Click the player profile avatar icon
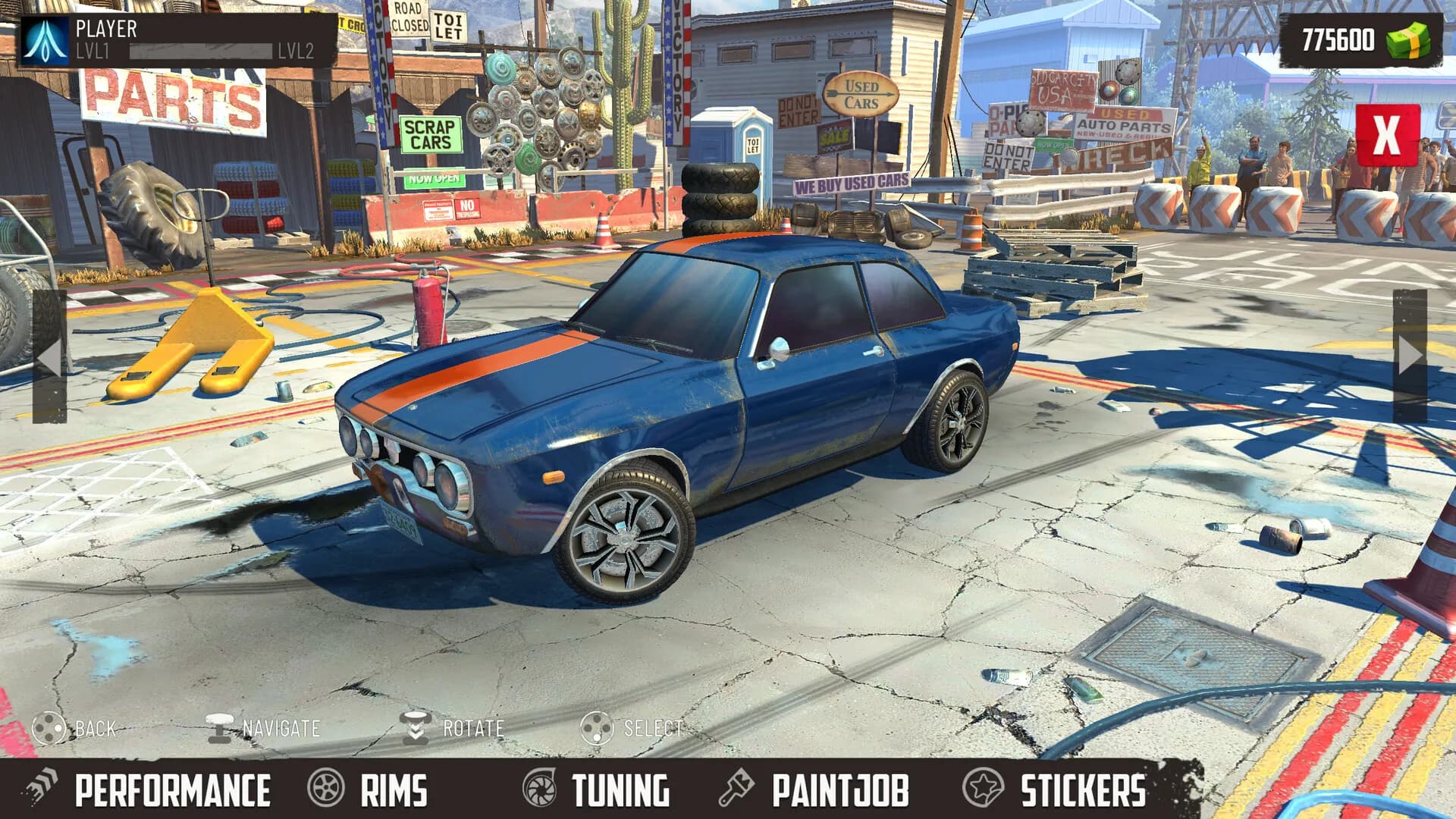The image size is (1456, 819). (x=45, y=40)
